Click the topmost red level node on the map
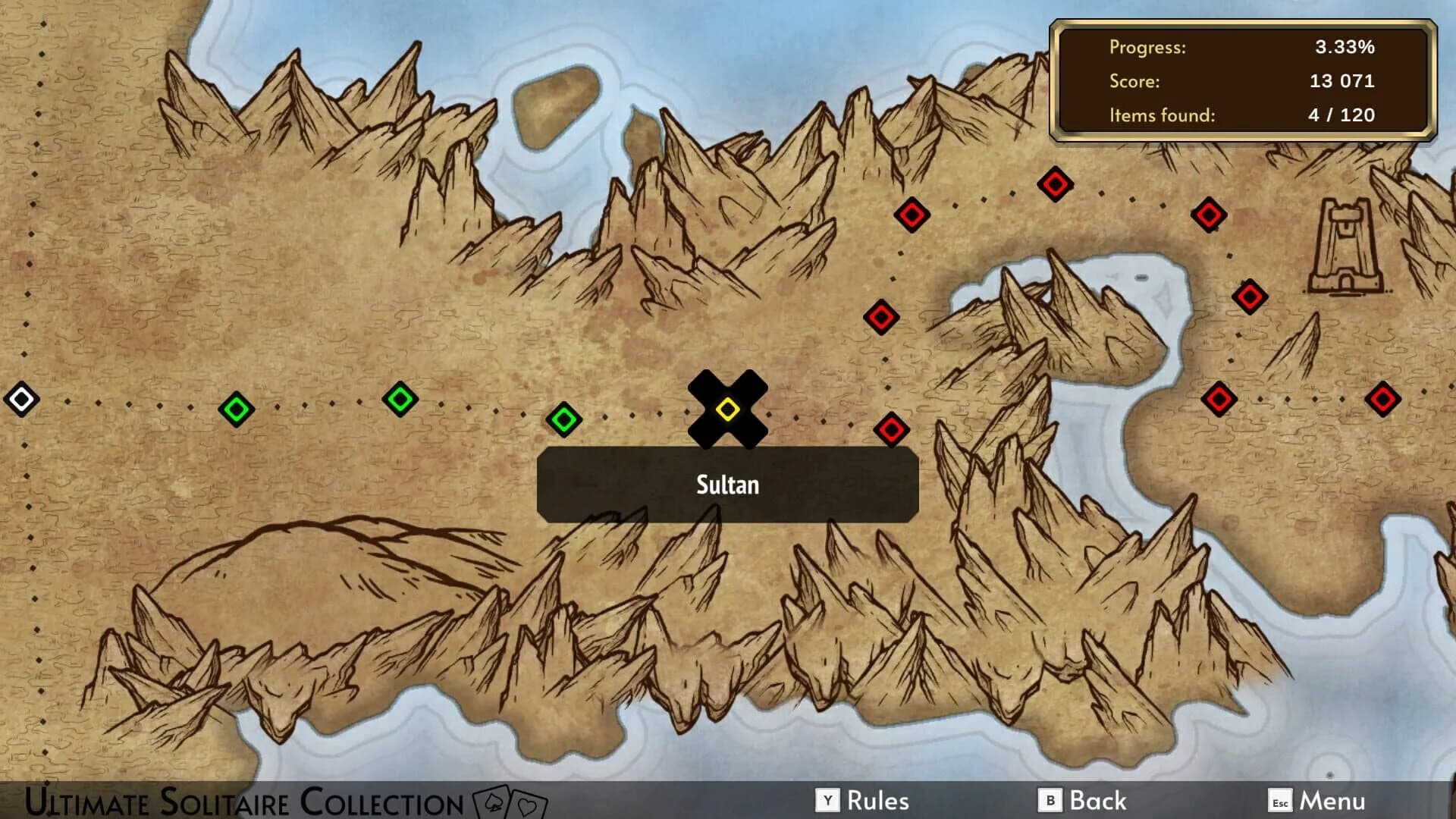Screen dimensions: 1456x819 coord(1054,183)
